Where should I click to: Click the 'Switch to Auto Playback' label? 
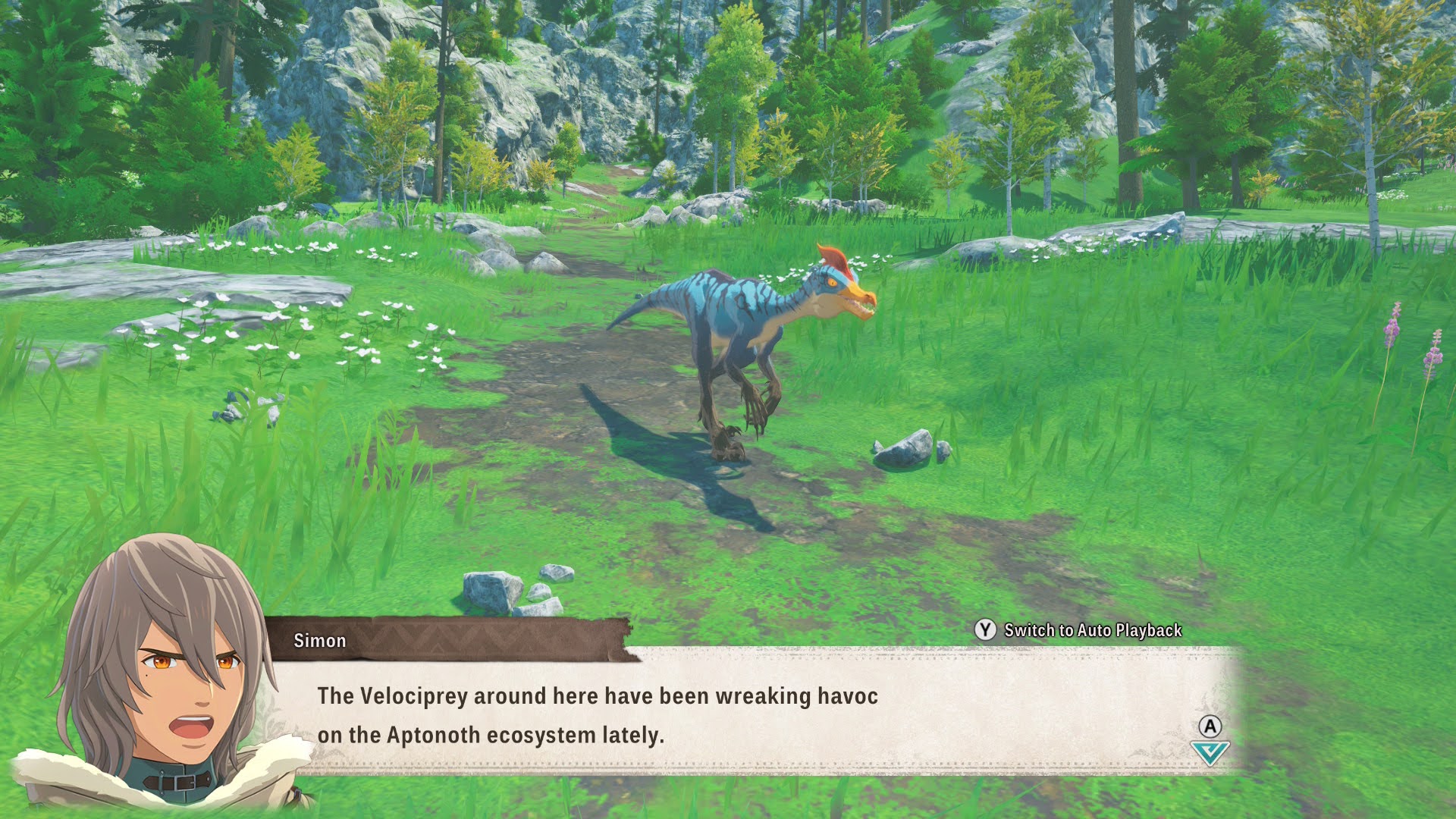coord(1092,629)
